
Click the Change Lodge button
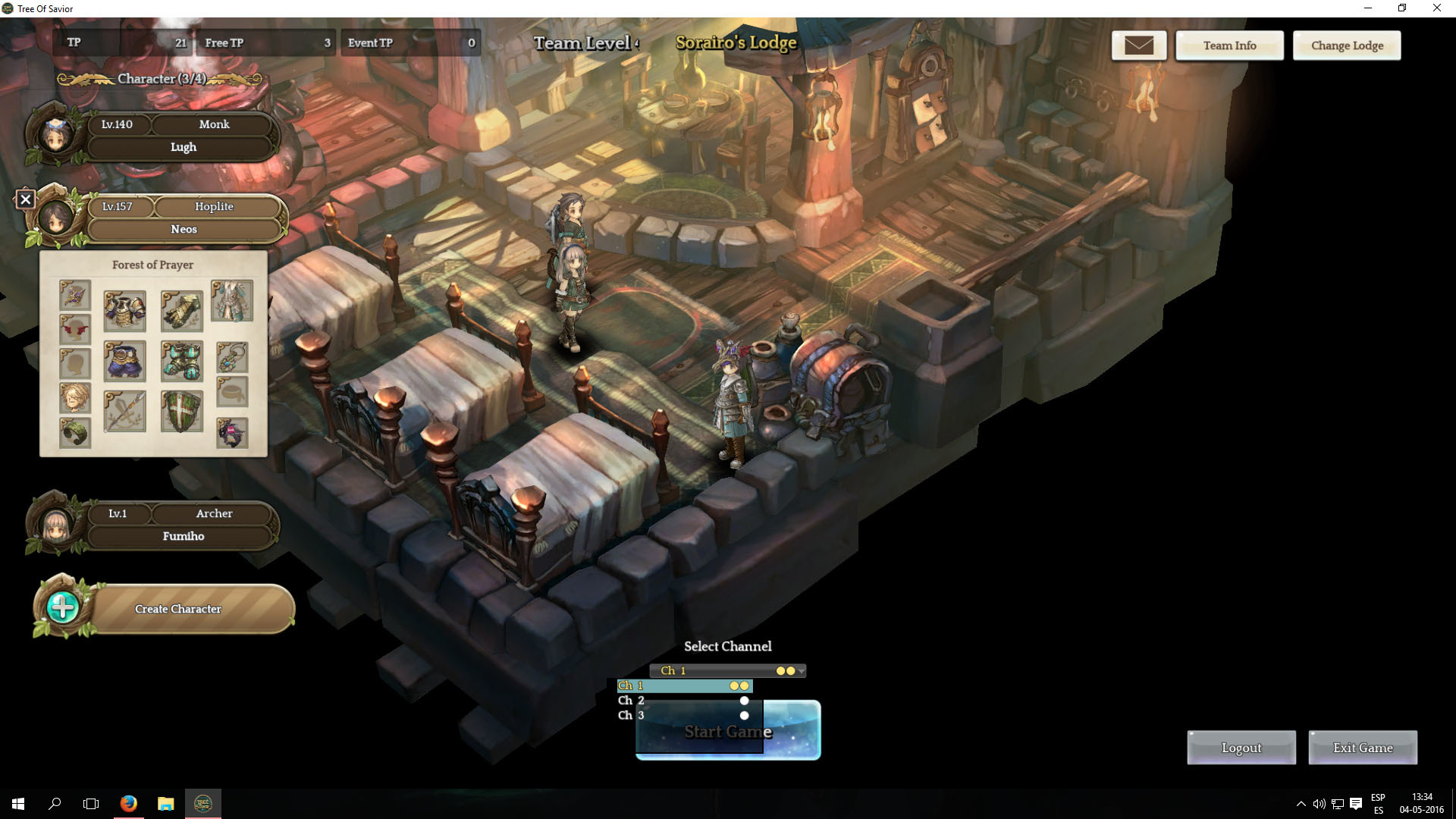tap(1347, 45)
